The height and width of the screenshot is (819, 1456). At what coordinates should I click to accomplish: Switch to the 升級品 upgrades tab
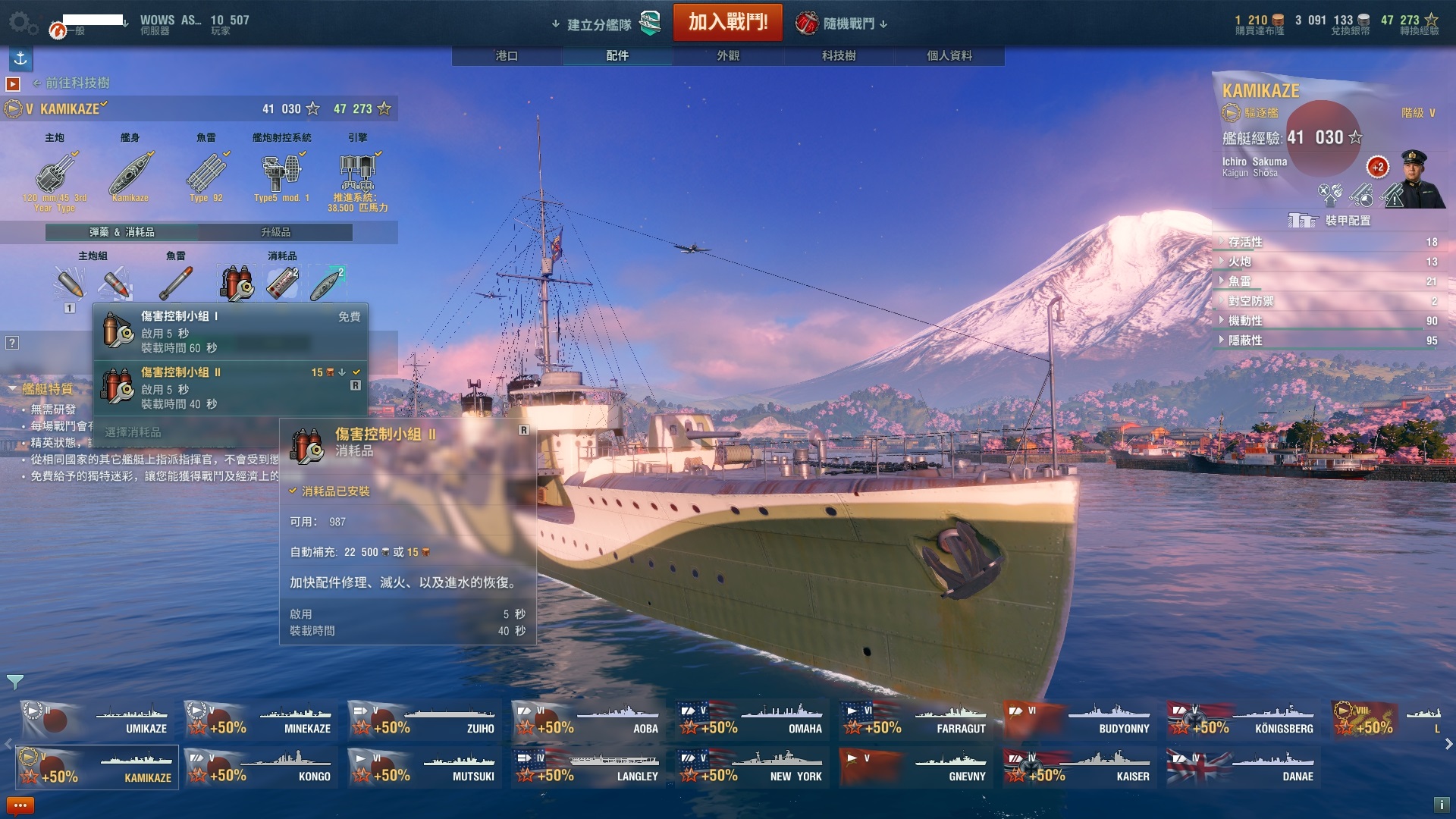click(x=275, y=232)
